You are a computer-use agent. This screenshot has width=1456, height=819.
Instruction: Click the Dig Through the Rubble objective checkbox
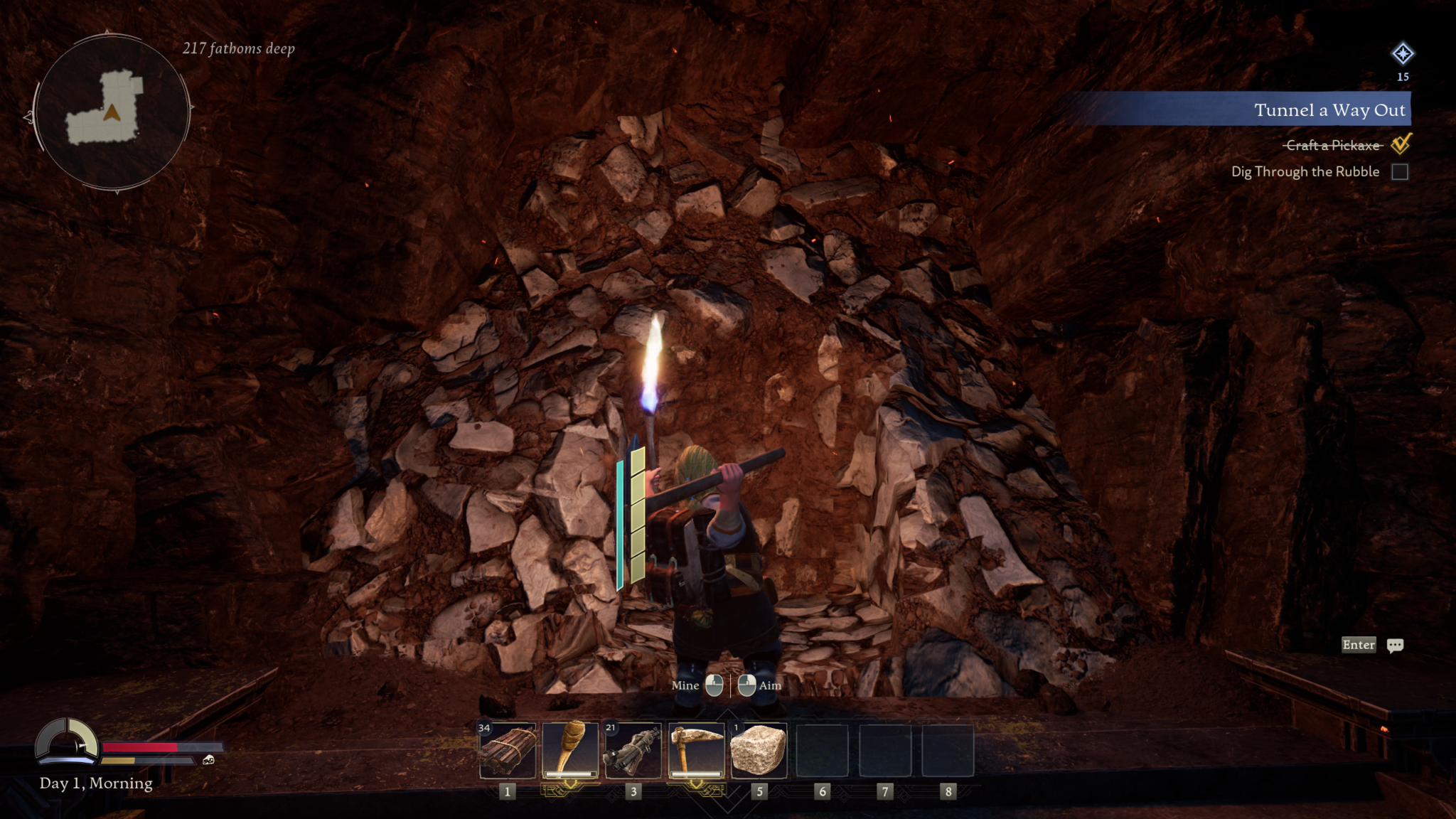pyautogui.click(x=1399, y=172)
